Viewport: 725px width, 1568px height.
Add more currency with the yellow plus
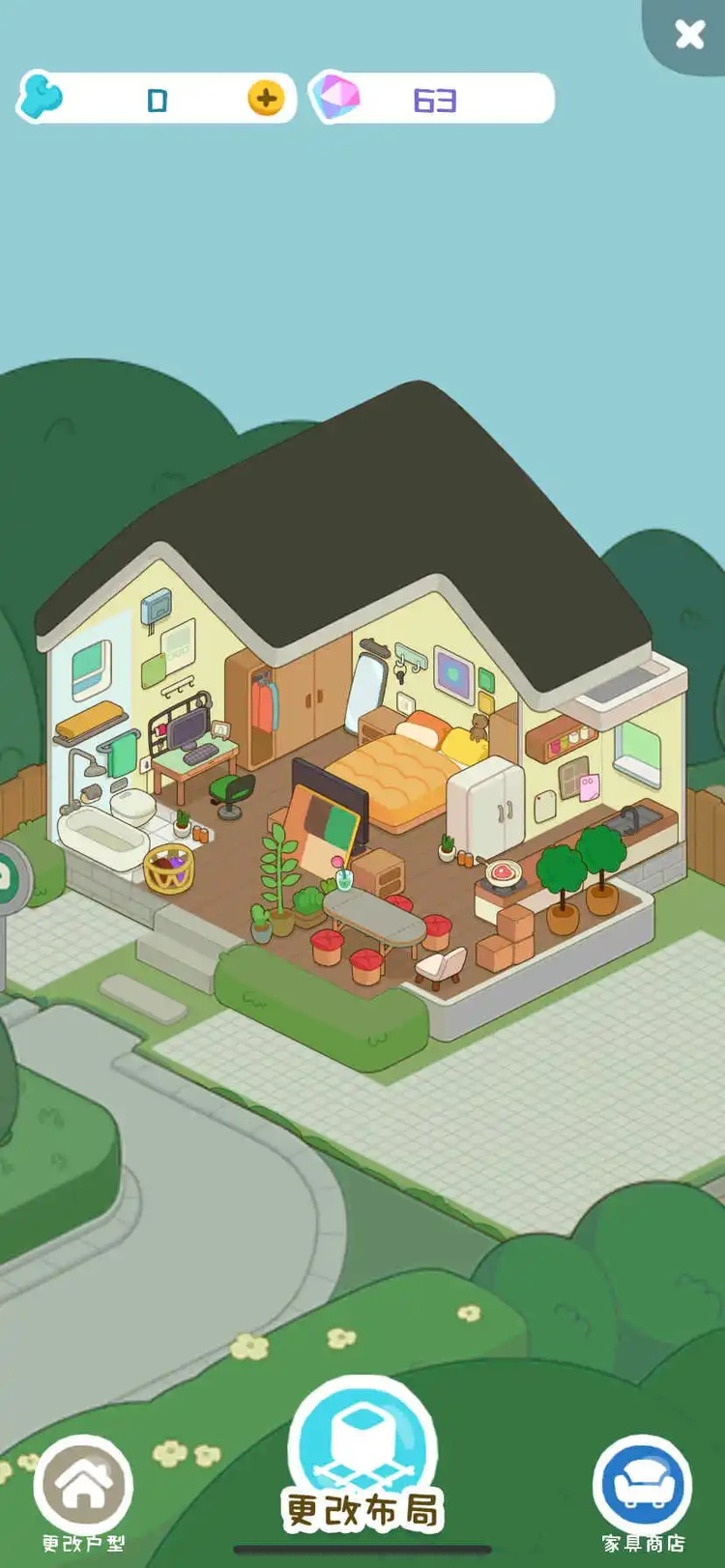(x=266, y=99)
